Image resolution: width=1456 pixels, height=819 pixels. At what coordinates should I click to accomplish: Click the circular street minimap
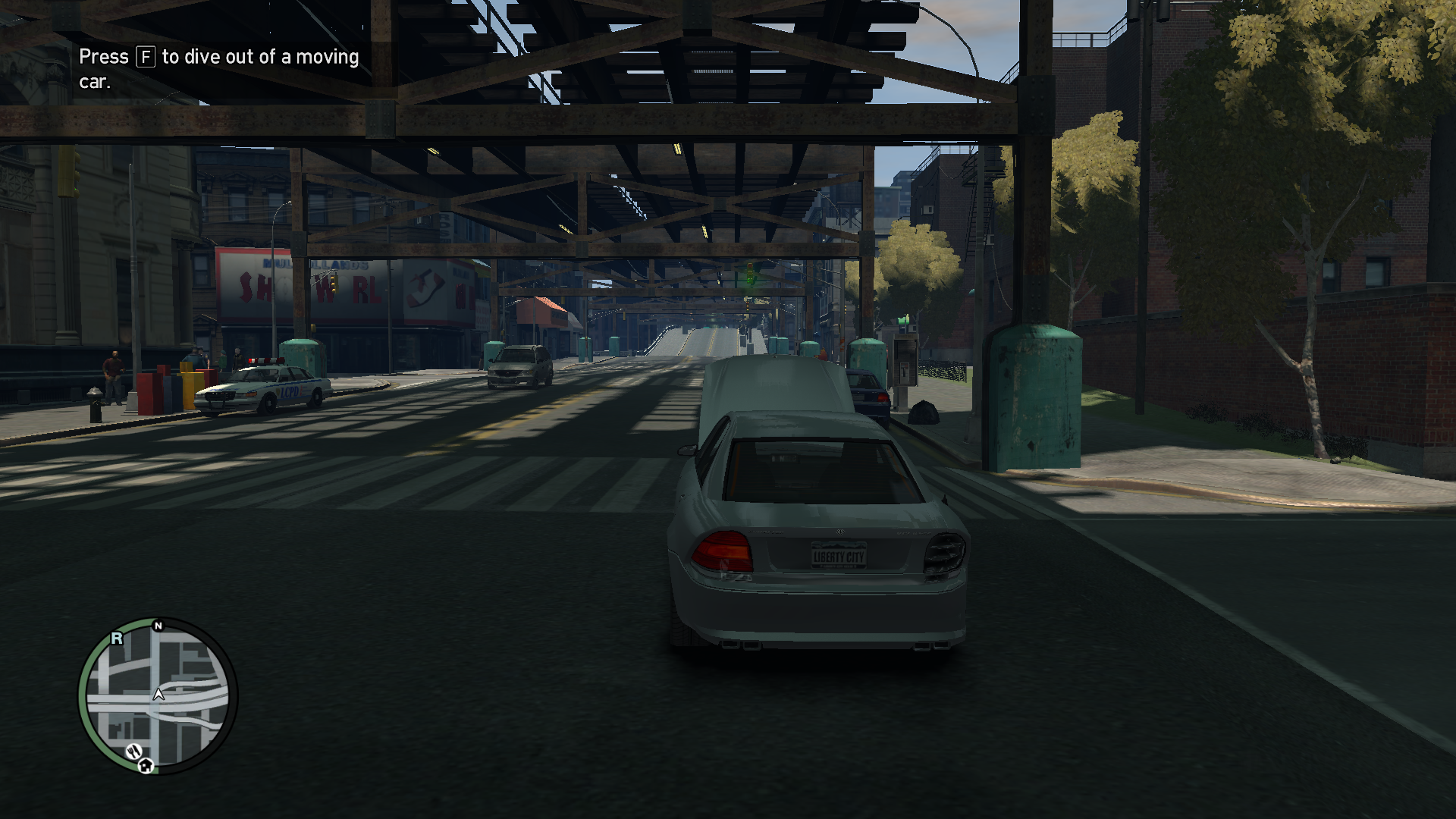click(158, 696)
